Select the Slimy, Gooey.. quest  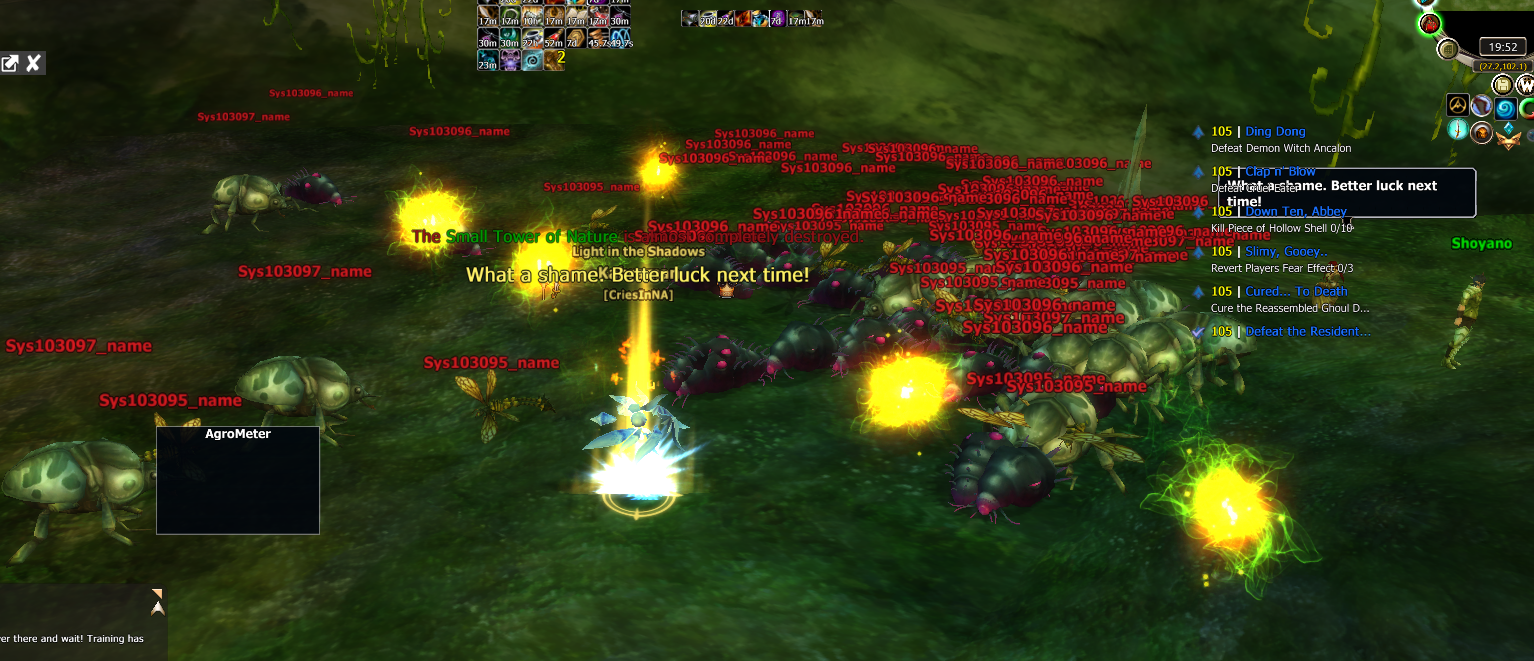(x=1286, y=252)
